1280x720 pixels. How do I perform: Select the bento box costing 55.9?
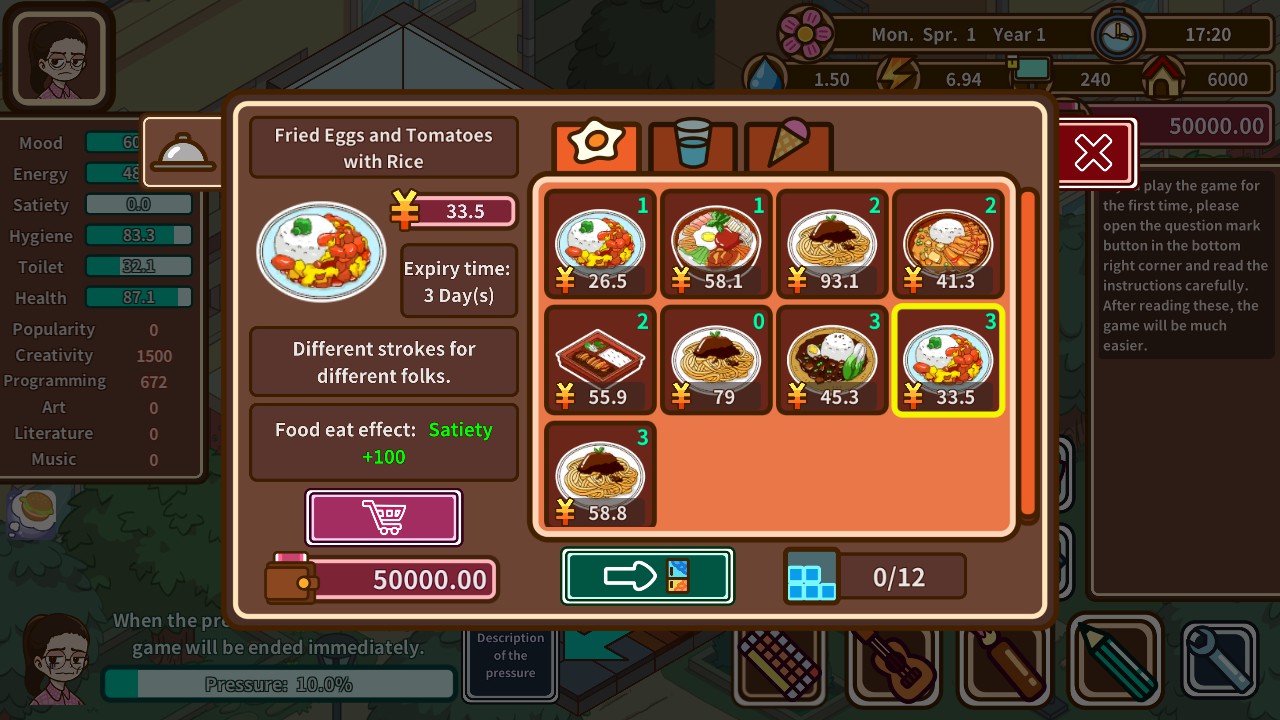click(600, 360)
